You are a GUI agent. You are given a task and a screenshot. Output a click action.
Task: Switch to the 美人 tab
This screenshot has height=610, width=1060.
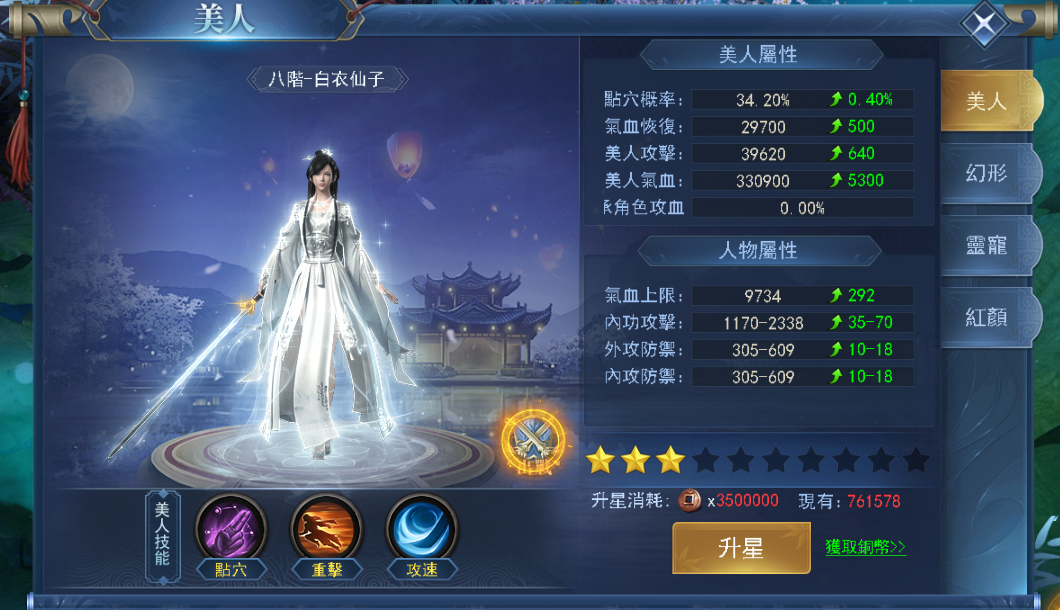point(984,101)
